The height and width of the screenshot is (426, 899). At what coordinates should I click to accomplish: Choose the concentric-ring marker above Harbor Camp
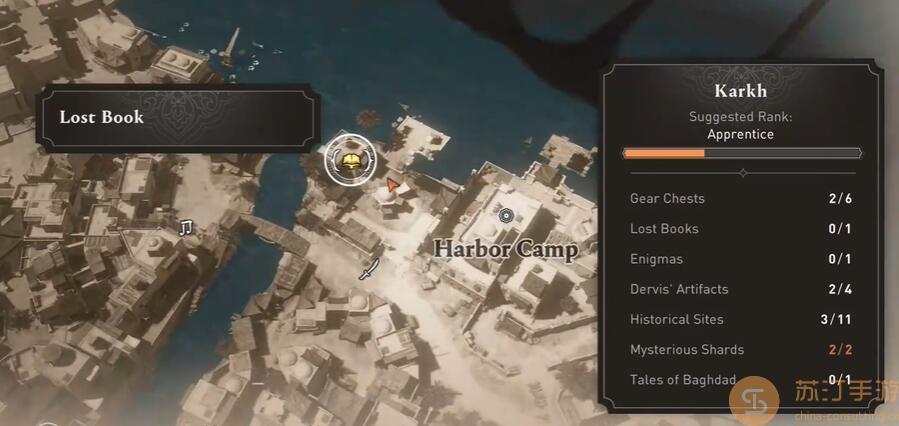point(506,215)
